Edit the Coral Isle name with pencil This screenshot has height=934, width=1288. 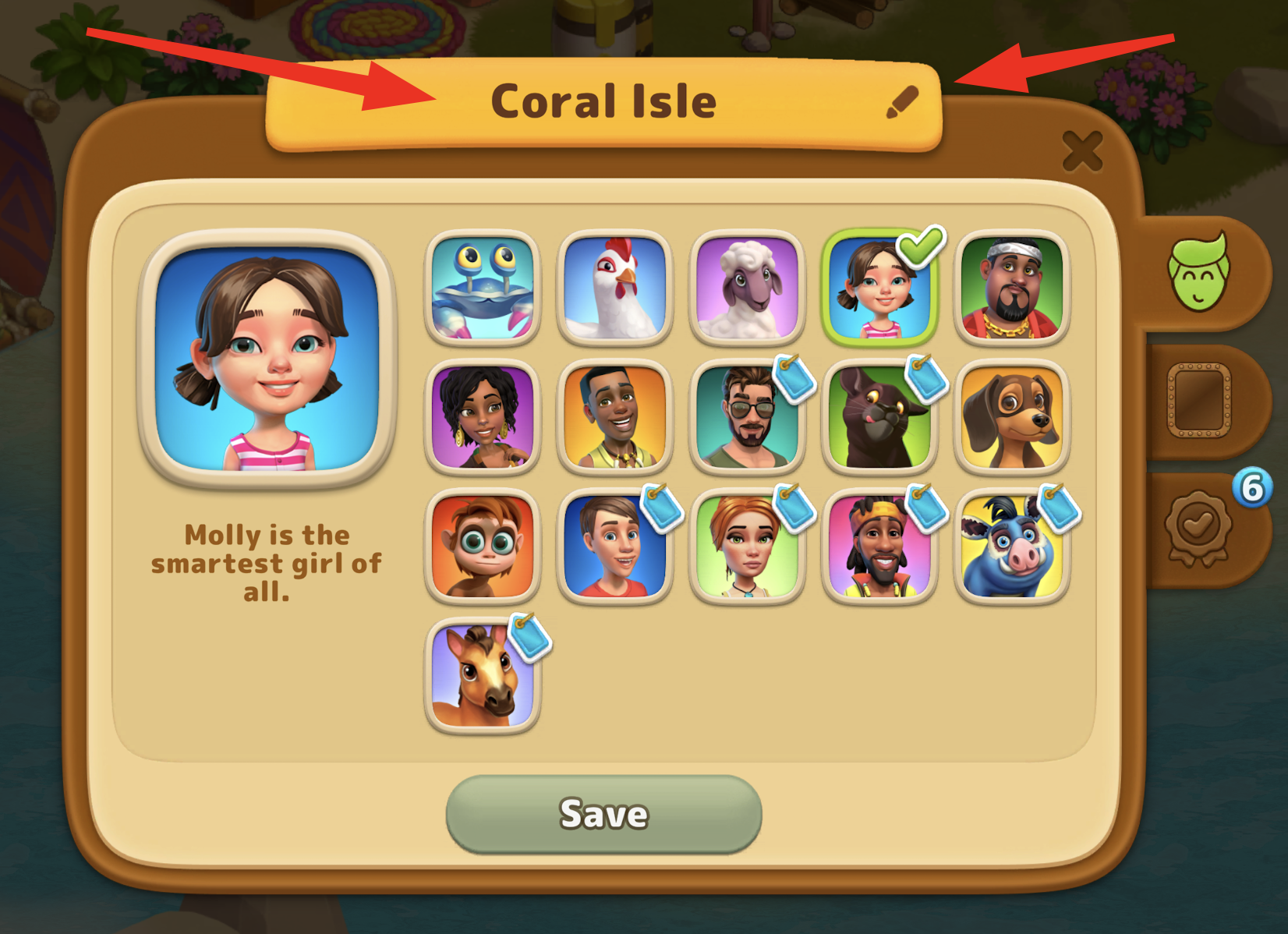pos(902,102)
